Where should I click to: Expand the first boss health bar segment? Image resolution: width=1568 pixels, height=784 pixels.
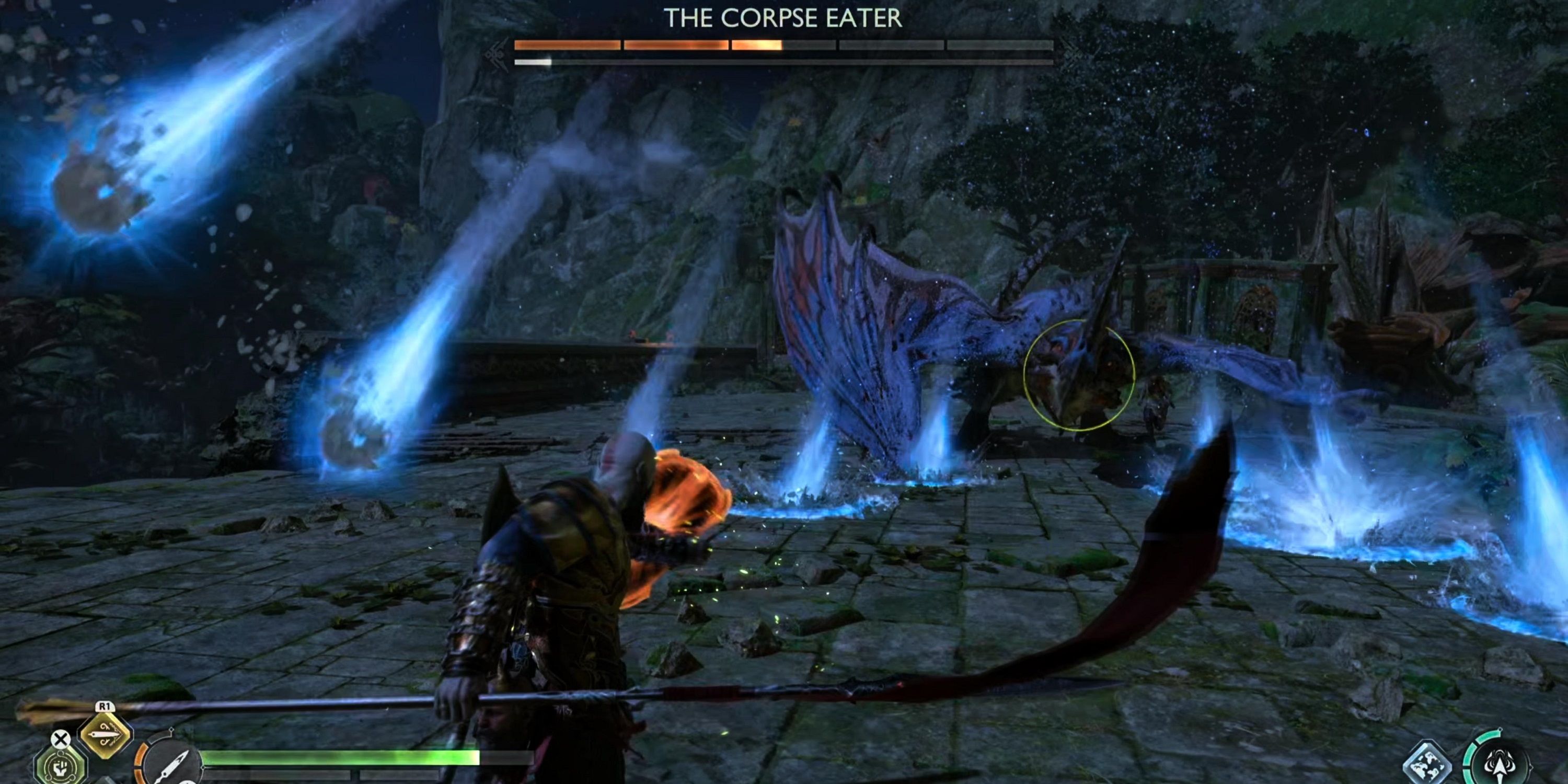[568, 44]
